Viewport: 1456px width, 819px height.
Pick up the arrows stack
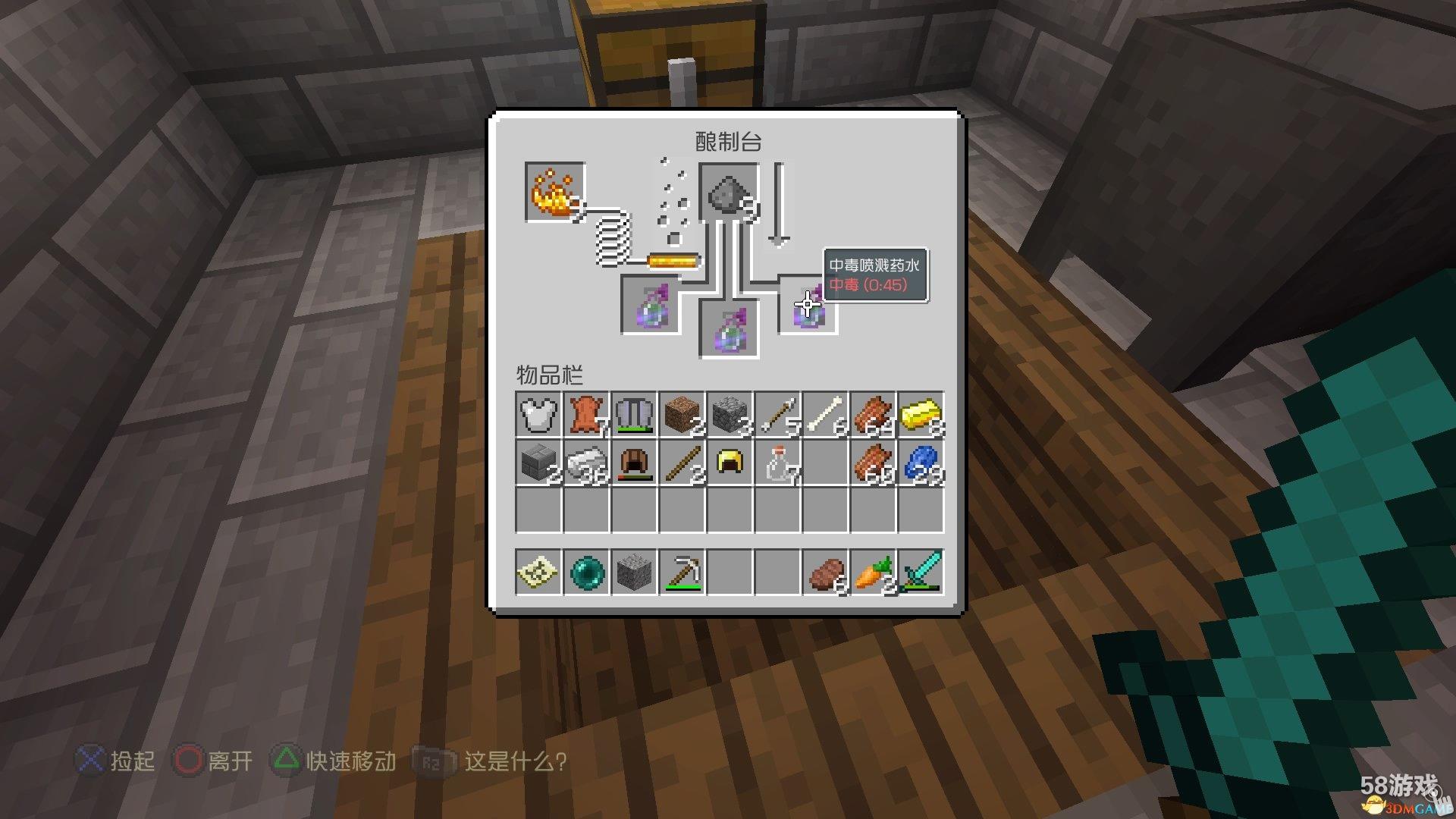coord(777,415)
